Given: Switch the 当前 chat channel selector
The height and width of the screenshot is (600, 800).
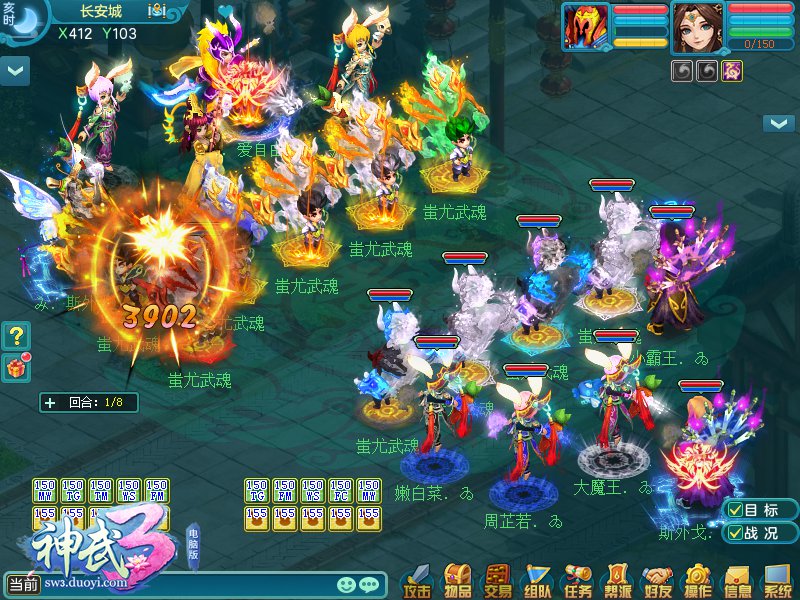Looking at the screenshot, I should tap(23, 584).
